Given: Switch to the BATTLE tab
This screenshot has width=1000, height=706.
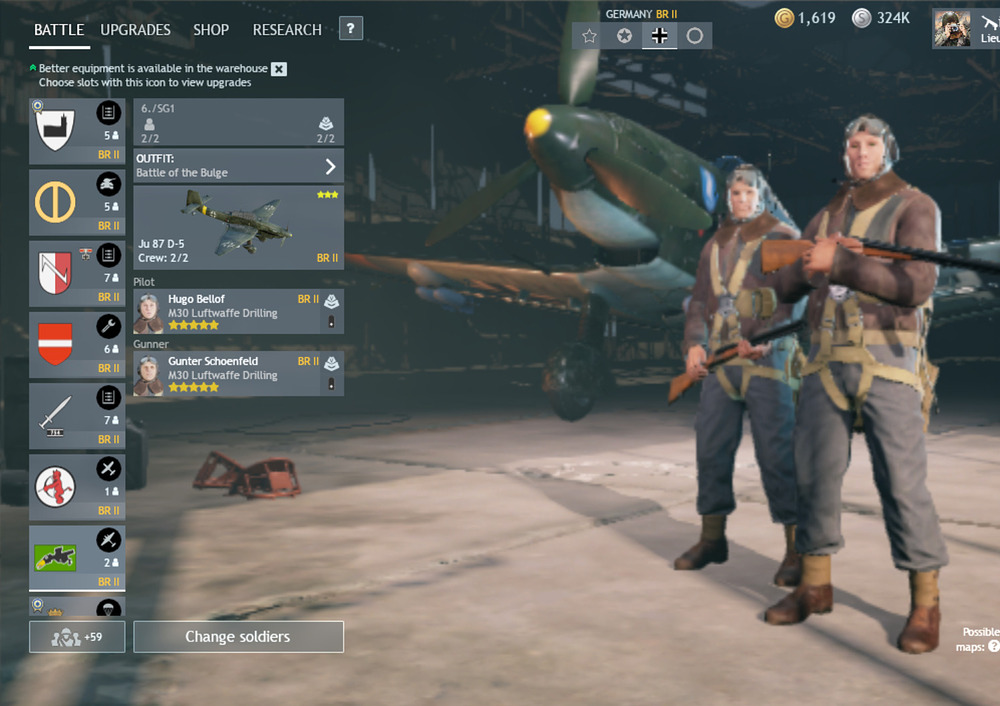Looking at the screenshot, I should [59, 30].
